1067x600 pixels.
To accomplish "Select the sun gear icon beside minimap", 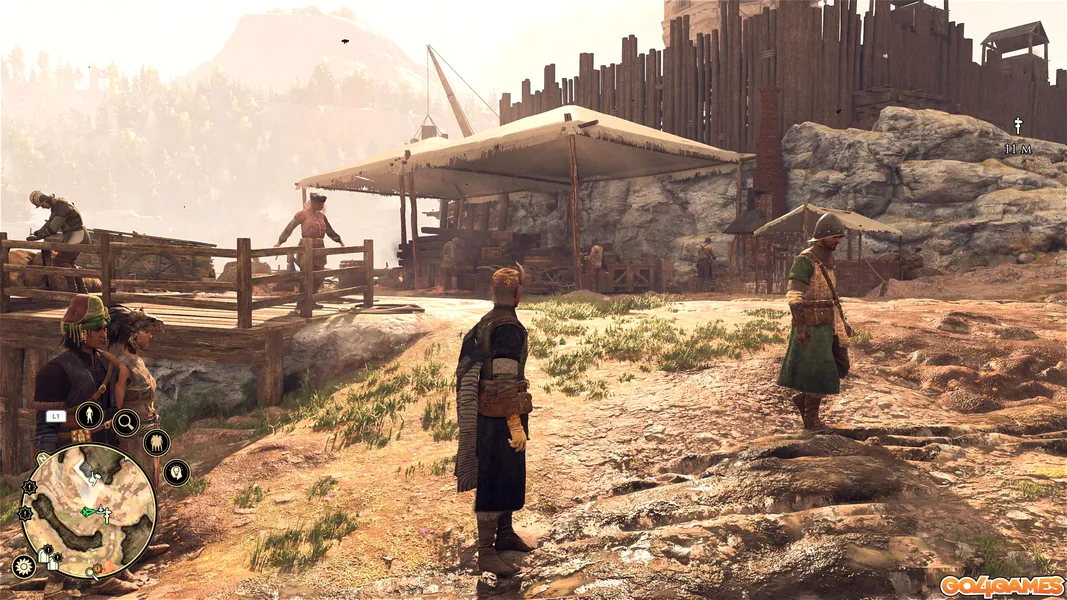I will pyautogui.click(x=23, y=566).
